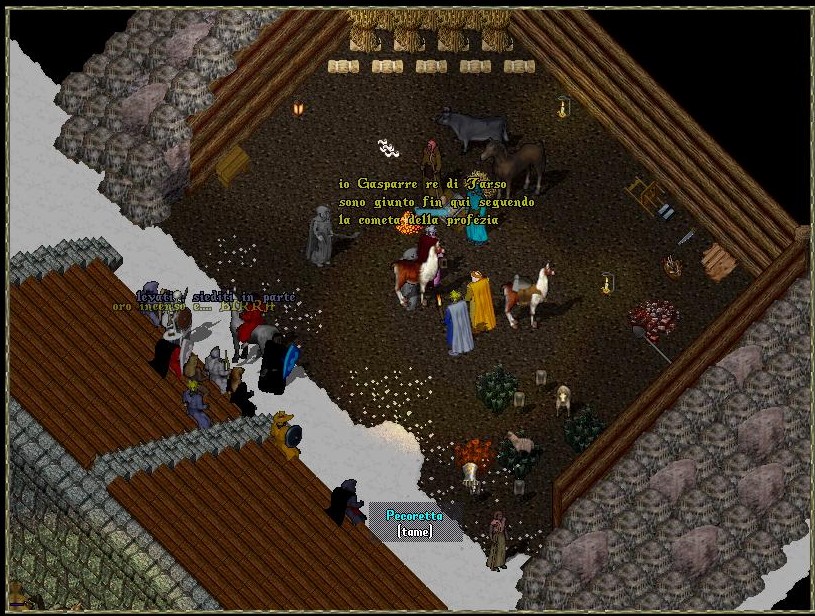Click the Pecoretta (tame) name label
Screen dimensions: 815x616
(414, 523)
